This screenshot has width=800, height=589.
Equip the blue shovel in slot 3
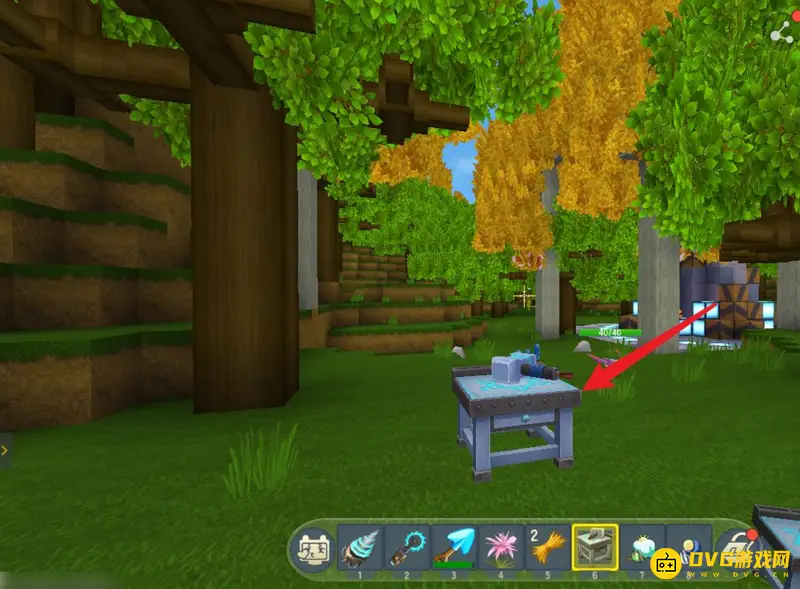(454, 548)
